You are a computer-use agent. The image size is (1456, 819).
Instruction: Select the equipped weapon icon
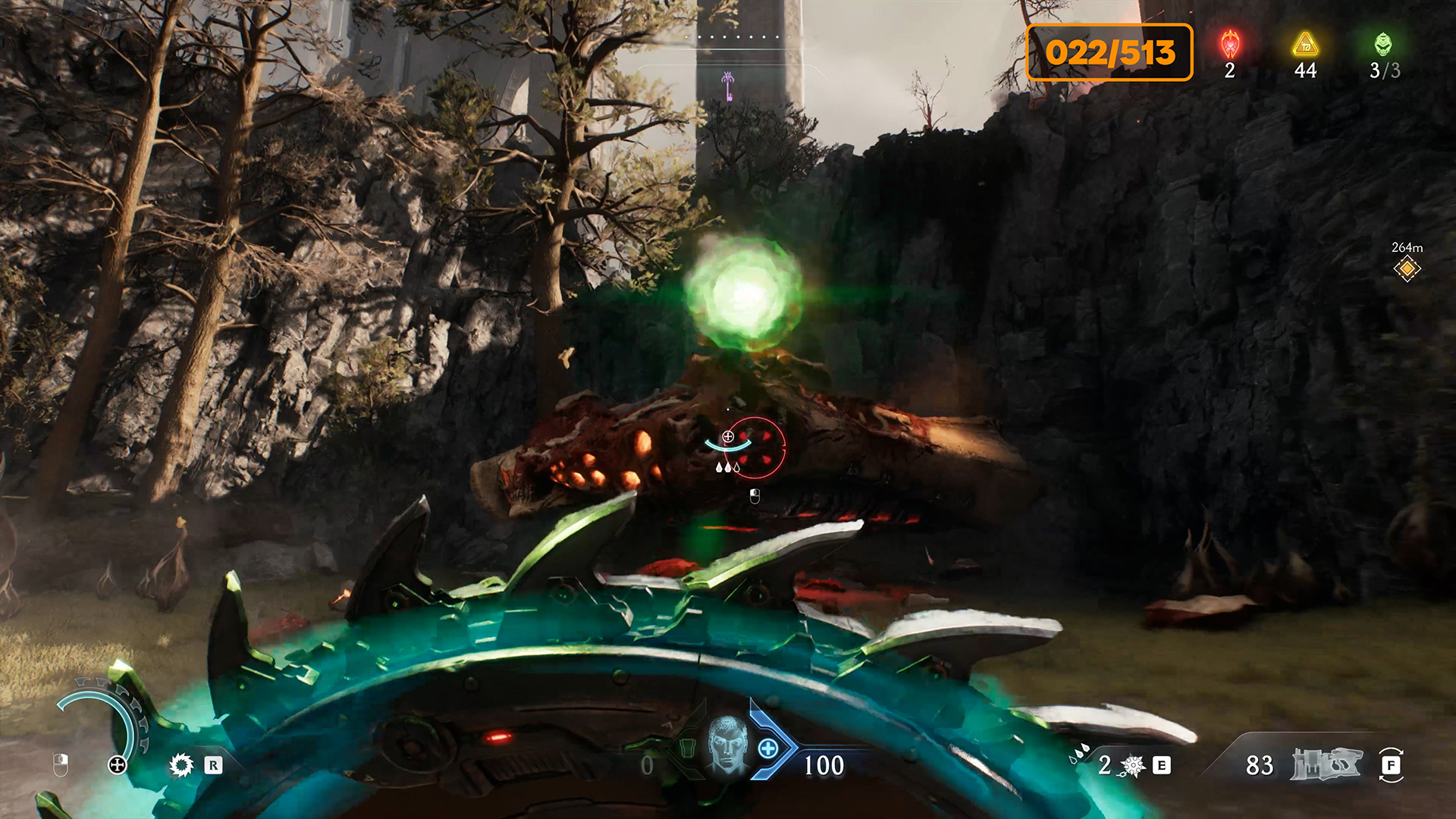pos(1326,764)
